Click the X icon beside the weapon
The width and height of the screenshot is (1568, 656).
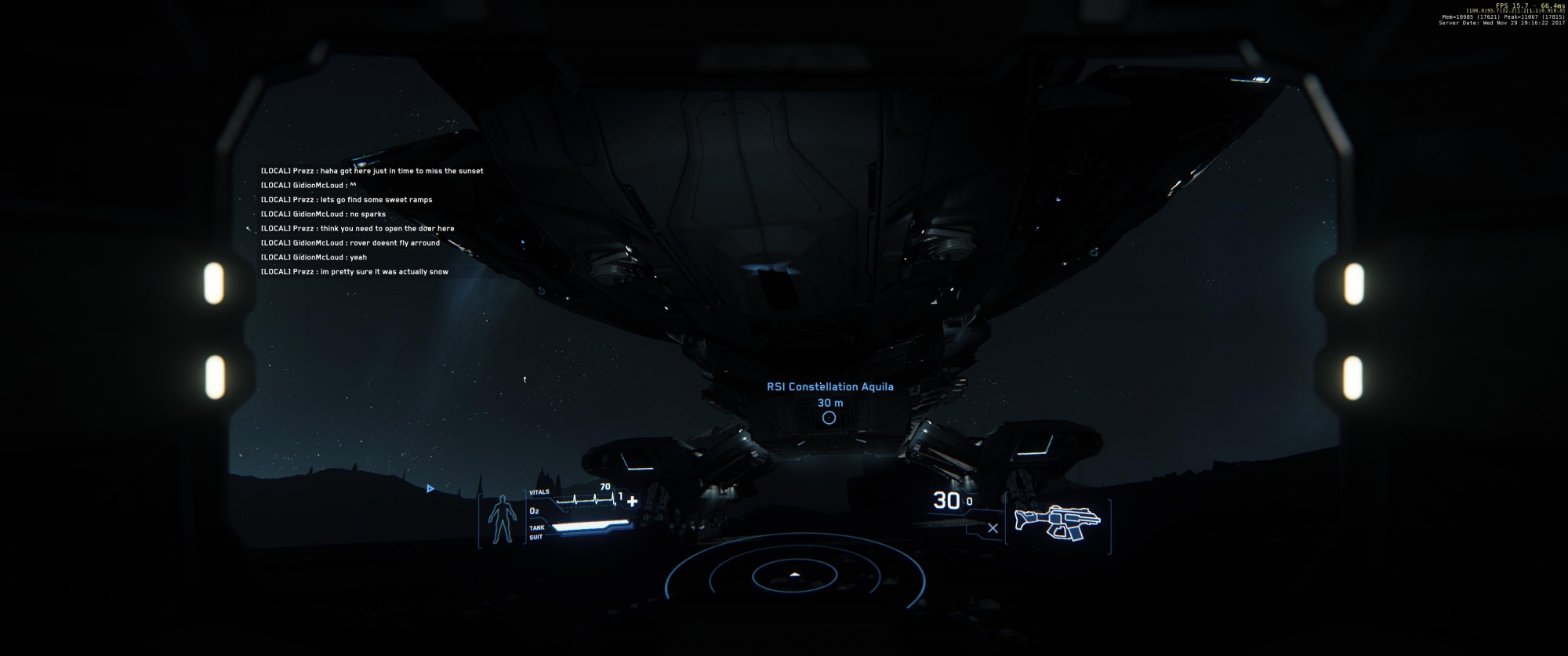point(993,528)
